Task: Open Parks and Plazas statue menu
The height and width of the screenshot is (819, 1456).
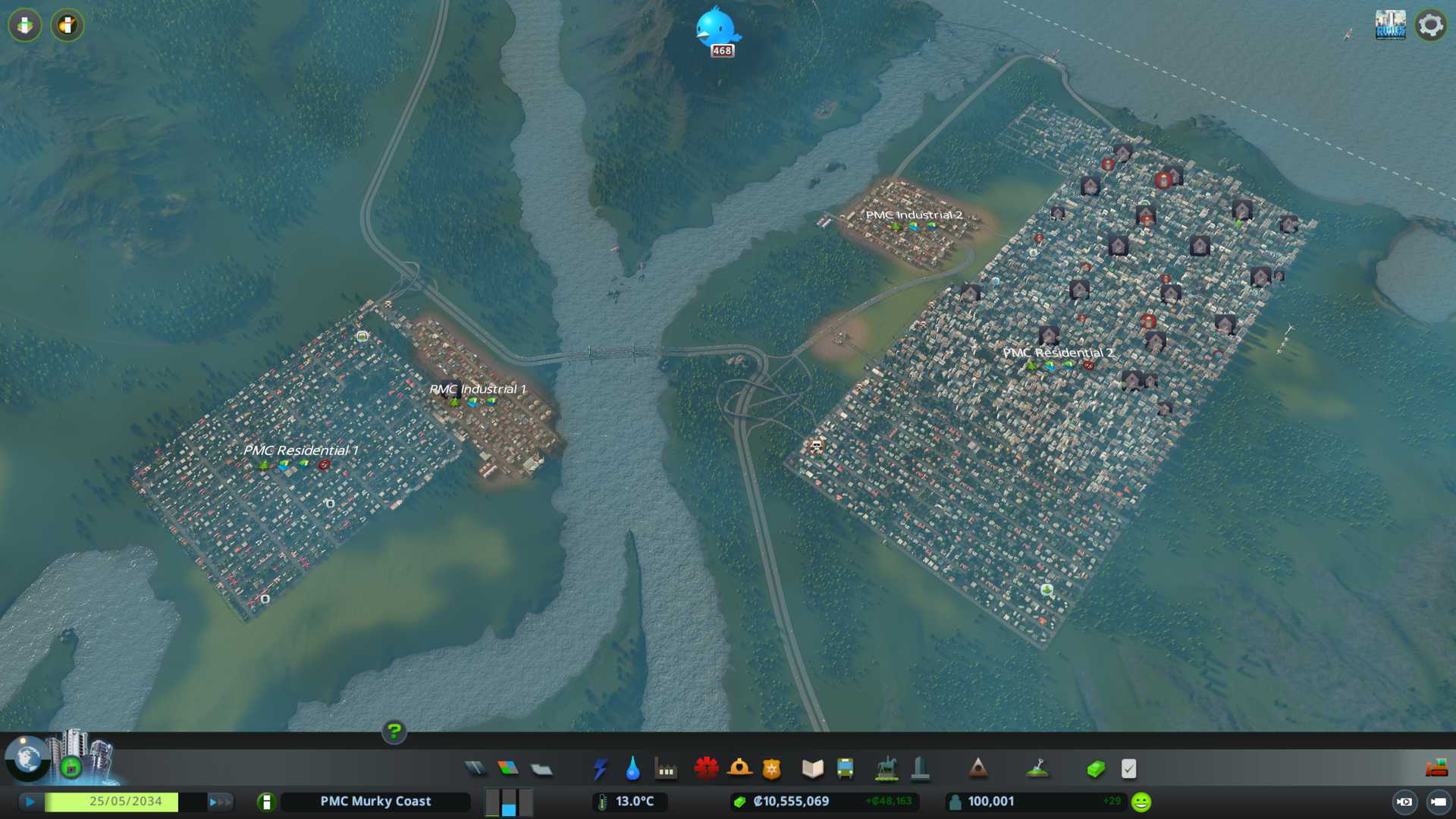Action: pyautogui.click(x=886, y=769)
